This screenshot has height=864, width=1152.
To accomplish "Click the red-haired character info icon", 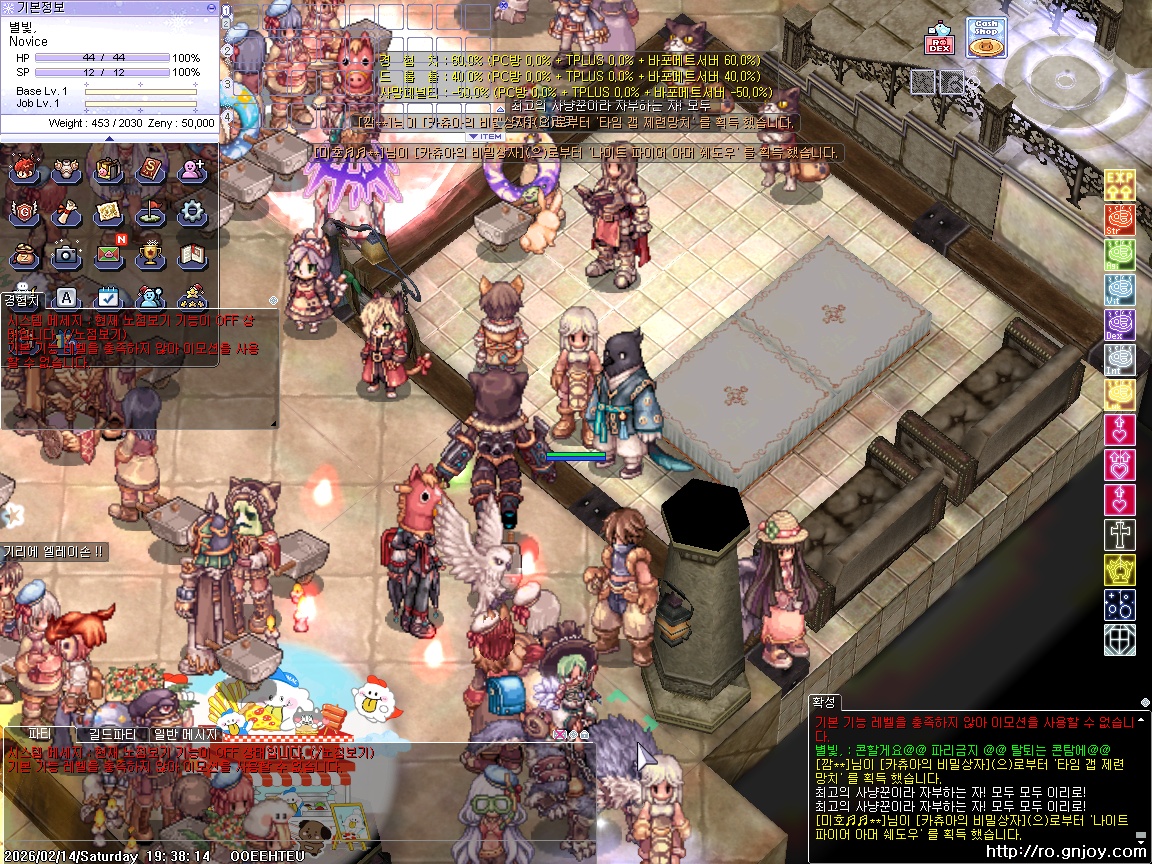I will click(x=24, y=170).
